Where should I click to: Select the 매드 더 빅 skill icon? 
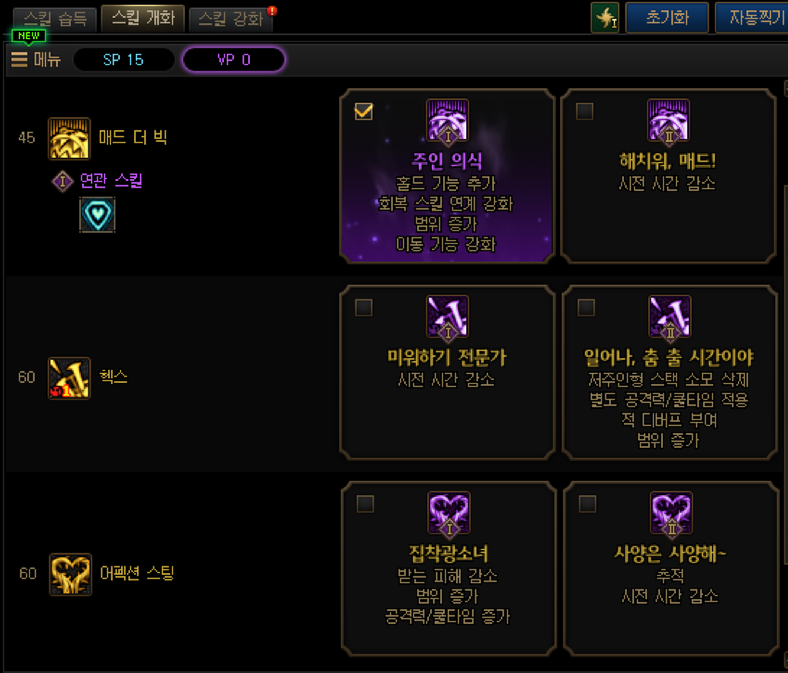(69, 138)
